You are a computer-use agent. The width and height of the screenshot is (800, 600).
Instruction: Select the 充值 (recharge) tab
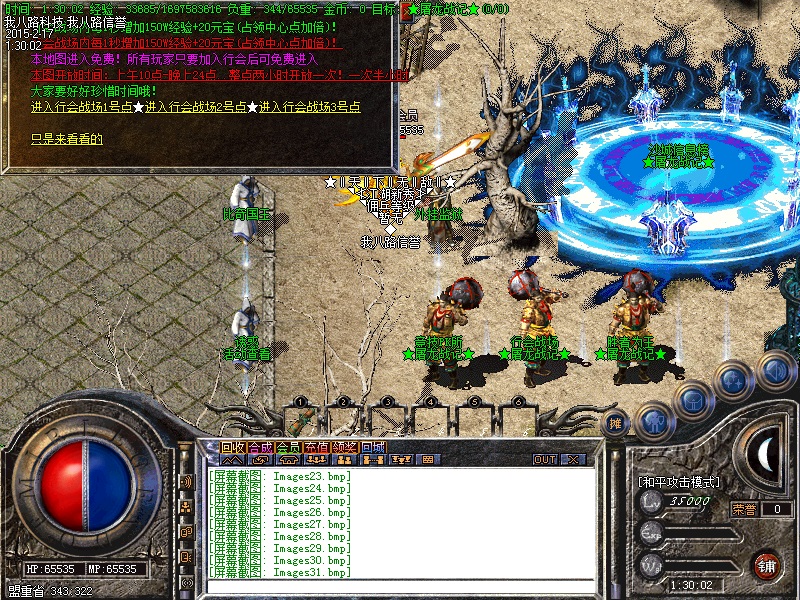pos(316,447)
